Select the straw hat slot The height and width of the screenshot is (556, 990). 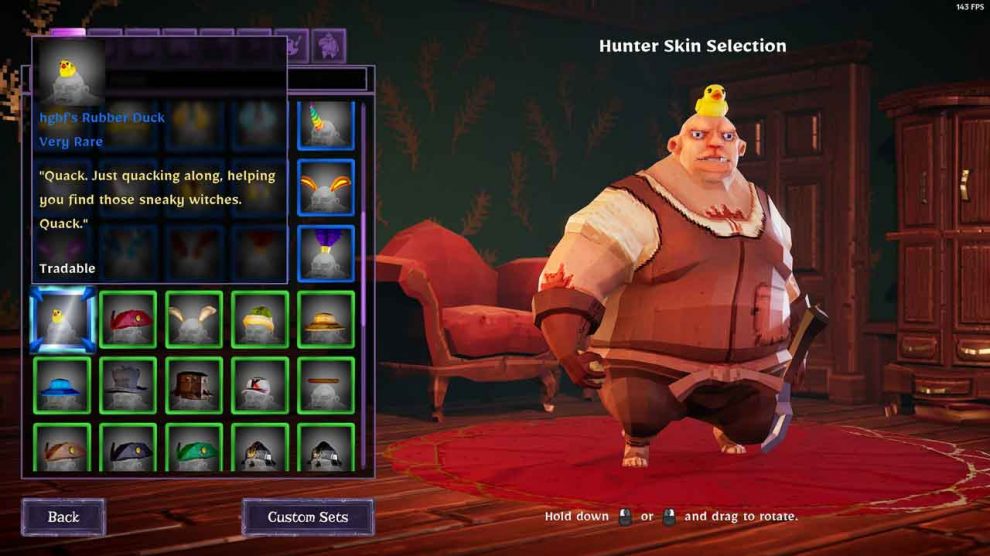click(x=326, y=320)
